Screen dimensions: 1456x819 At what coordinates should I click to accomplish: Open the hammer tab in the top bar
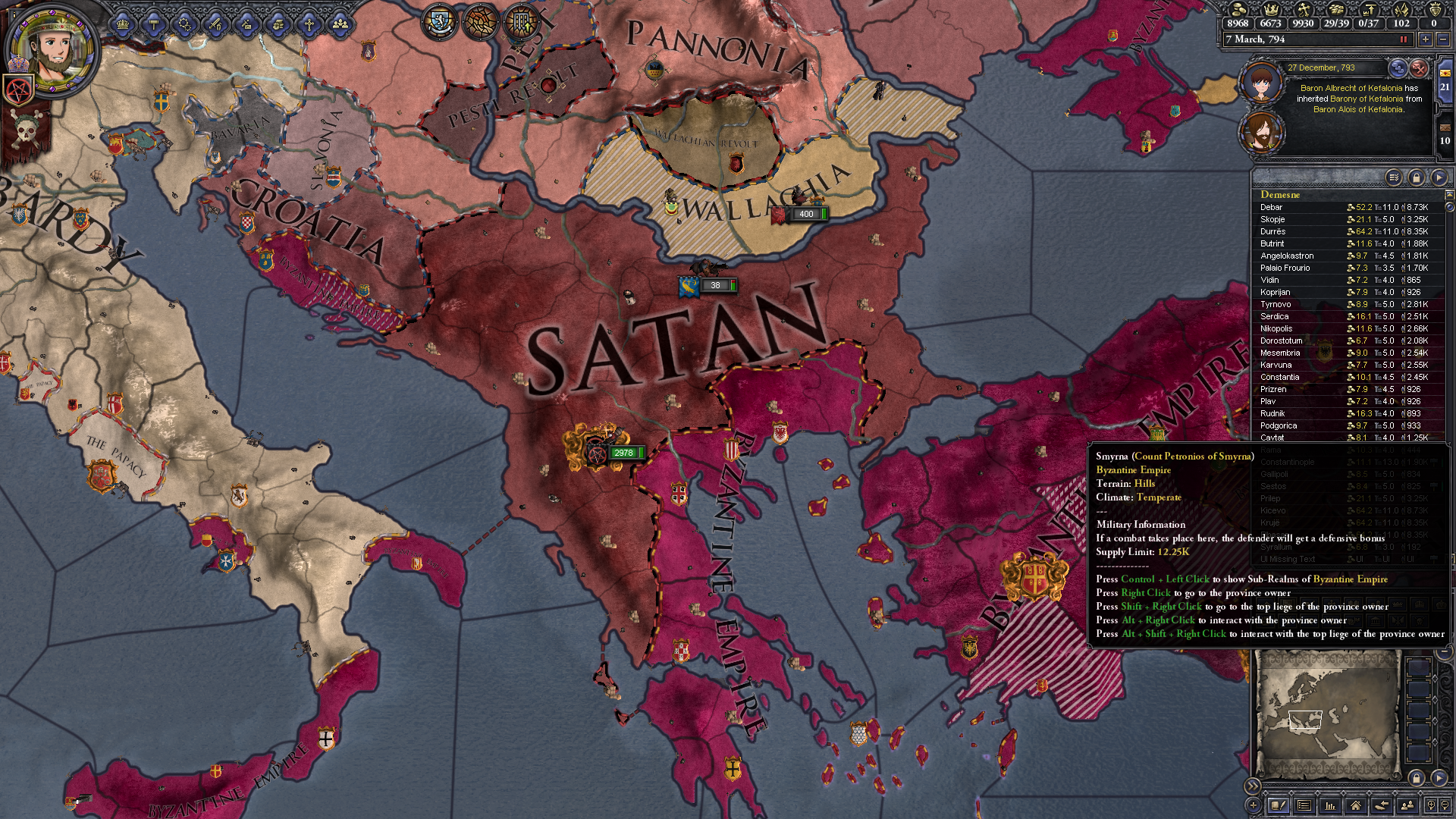point(153,24)
